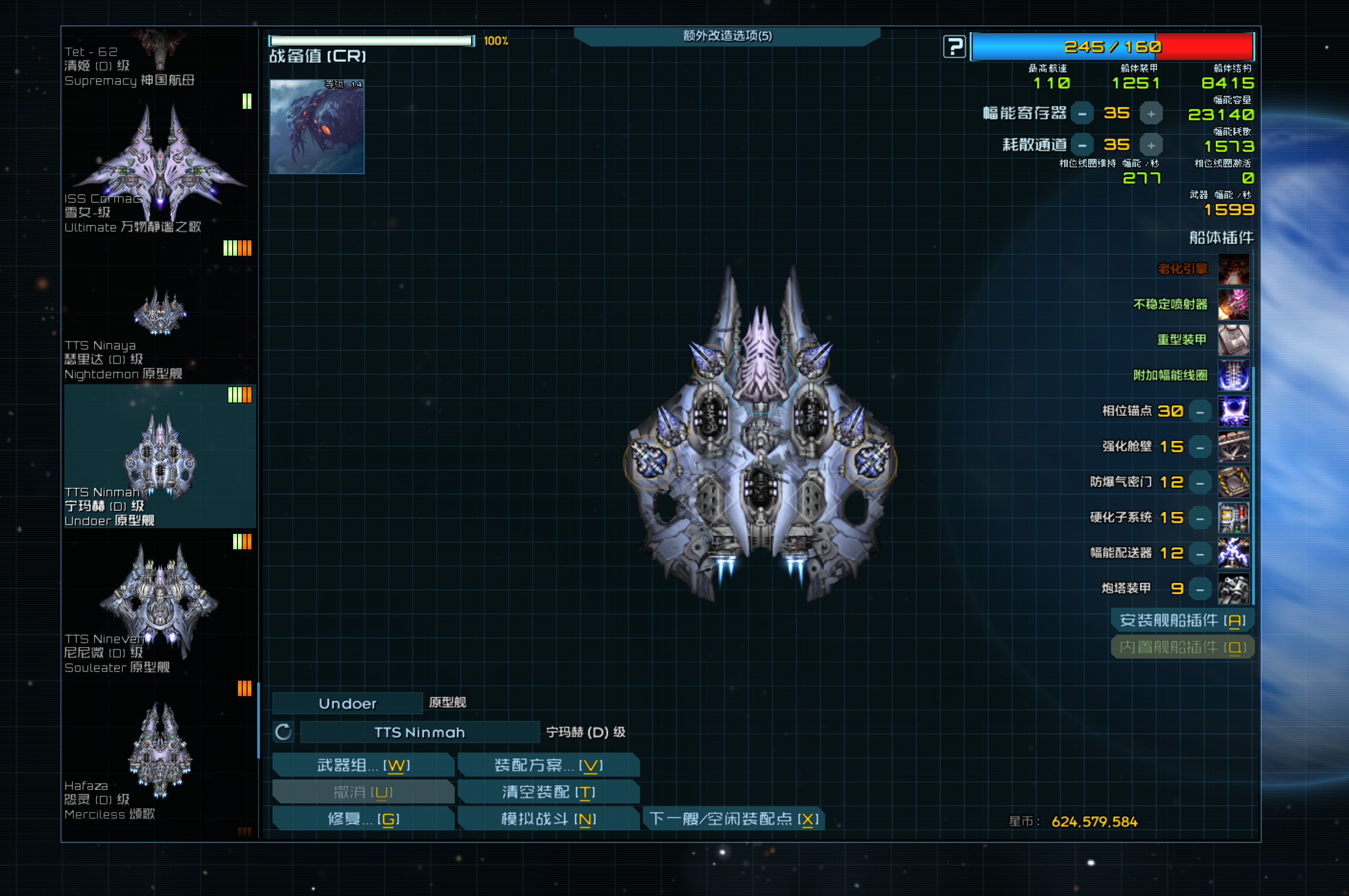The height and width of the screenshot is (896, 1349).
Task: Go to 下一艘/空闲装配点
Action: coord(734,819)
